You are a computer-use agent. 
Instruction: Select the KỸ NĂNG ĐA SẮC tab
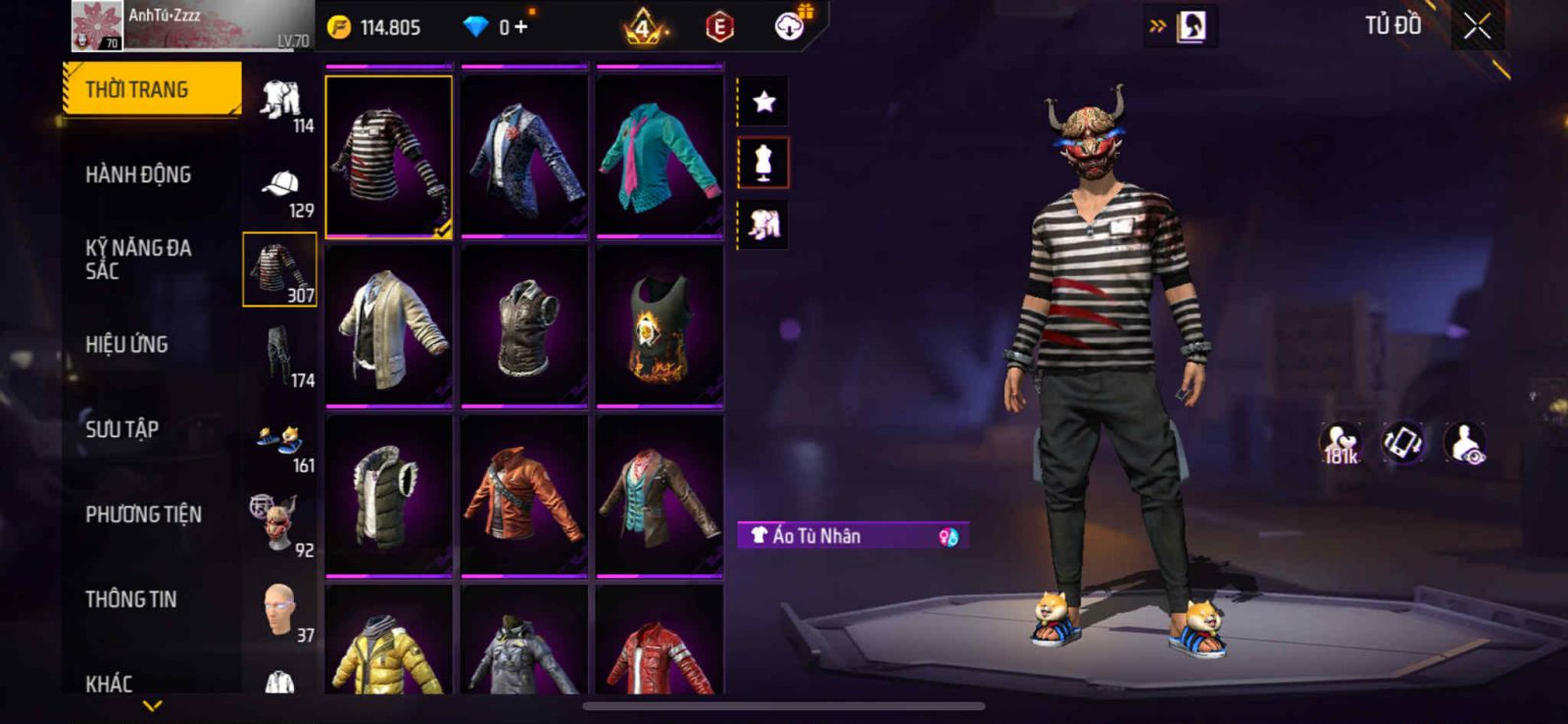coord(138,259)
